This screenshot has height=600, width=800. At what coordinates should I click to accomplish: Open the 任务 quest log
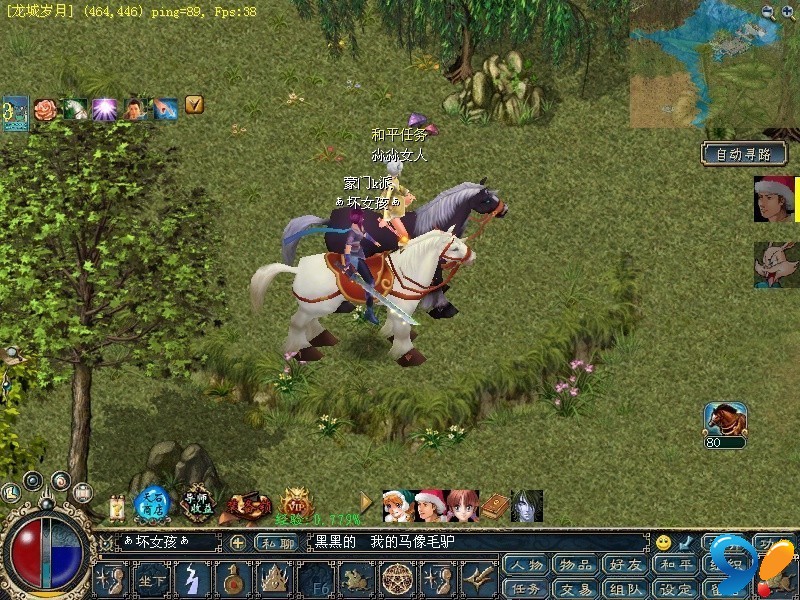tap(526, 589)
